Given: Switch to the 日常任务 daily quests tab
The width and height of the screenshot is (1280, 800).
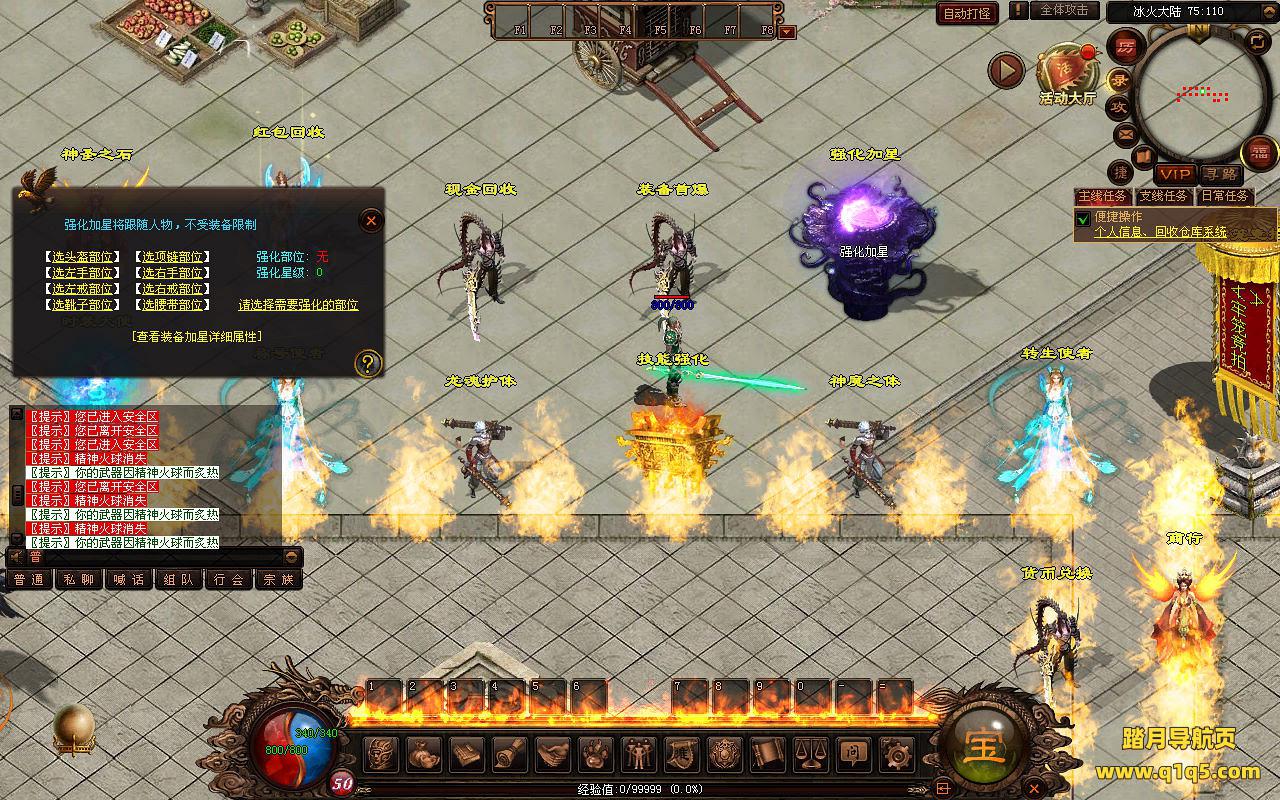Looking at the screenshot, I should pyautogui.click(x=1225, y=196).
